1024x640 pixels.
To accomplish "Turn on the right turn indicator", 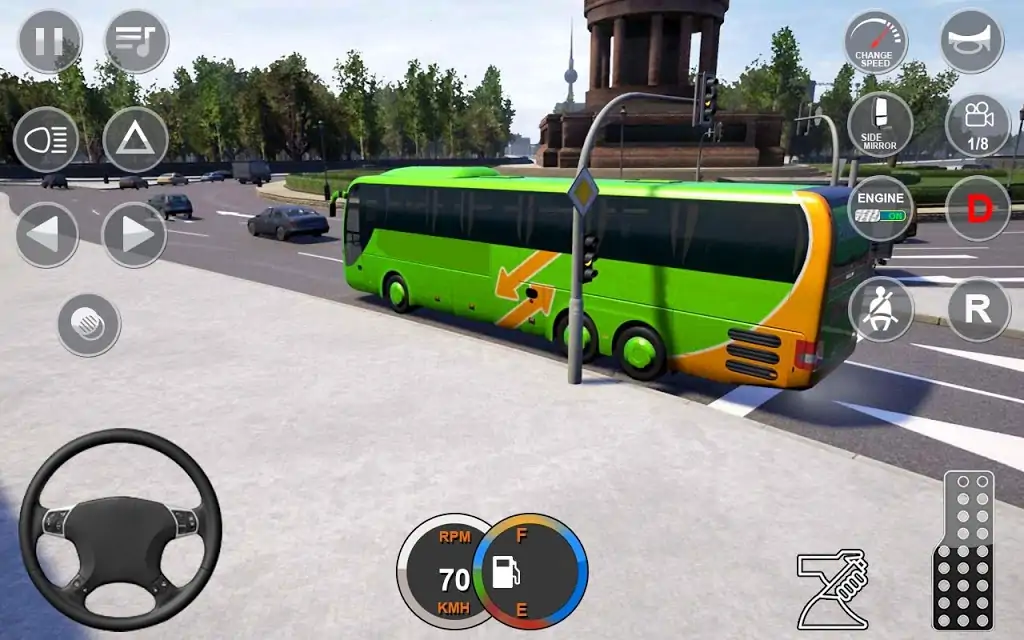I will pos(135,235).
